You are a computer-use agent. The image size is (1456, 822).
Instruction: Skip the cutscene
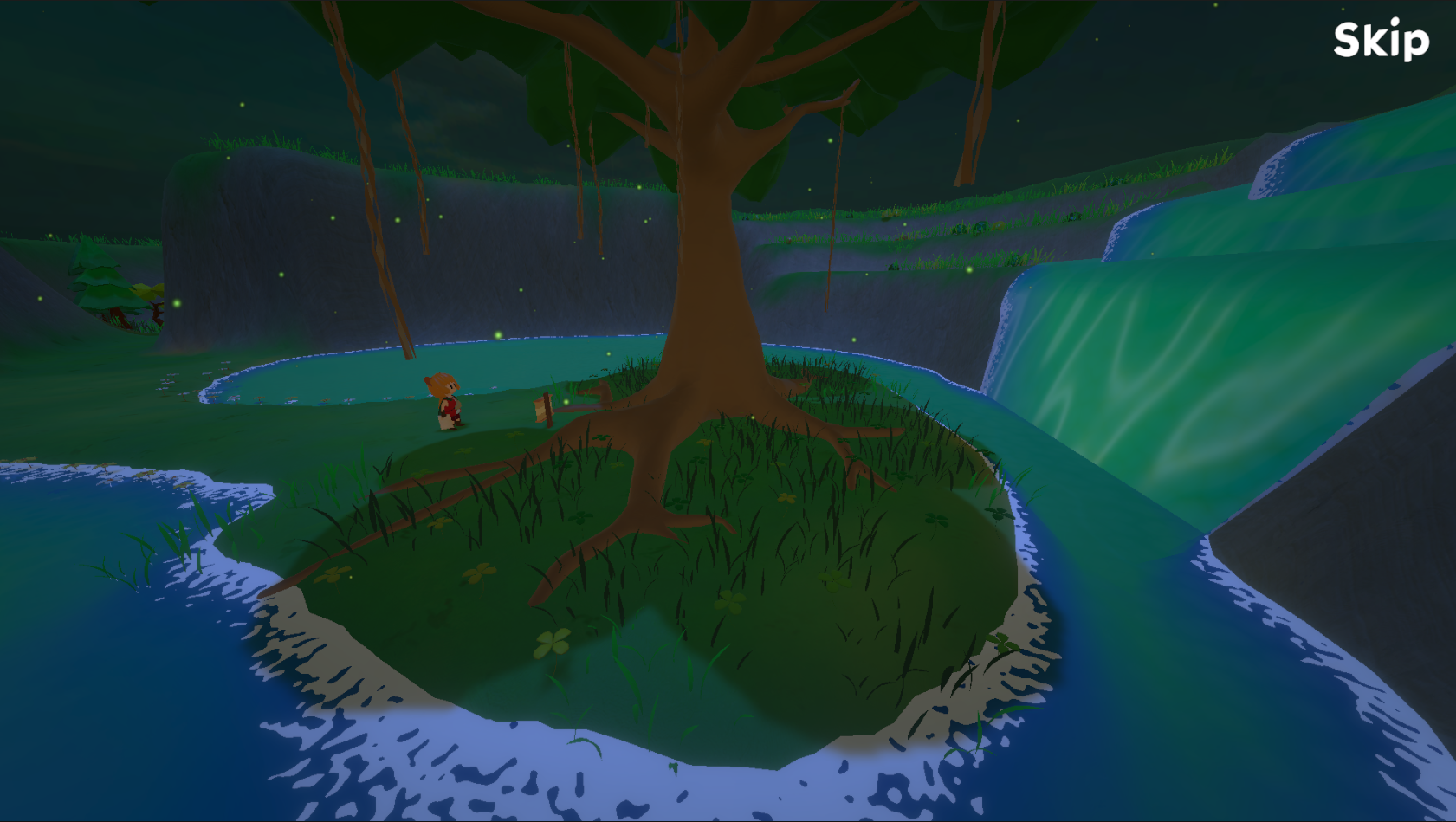click(x=1381, y=40)
